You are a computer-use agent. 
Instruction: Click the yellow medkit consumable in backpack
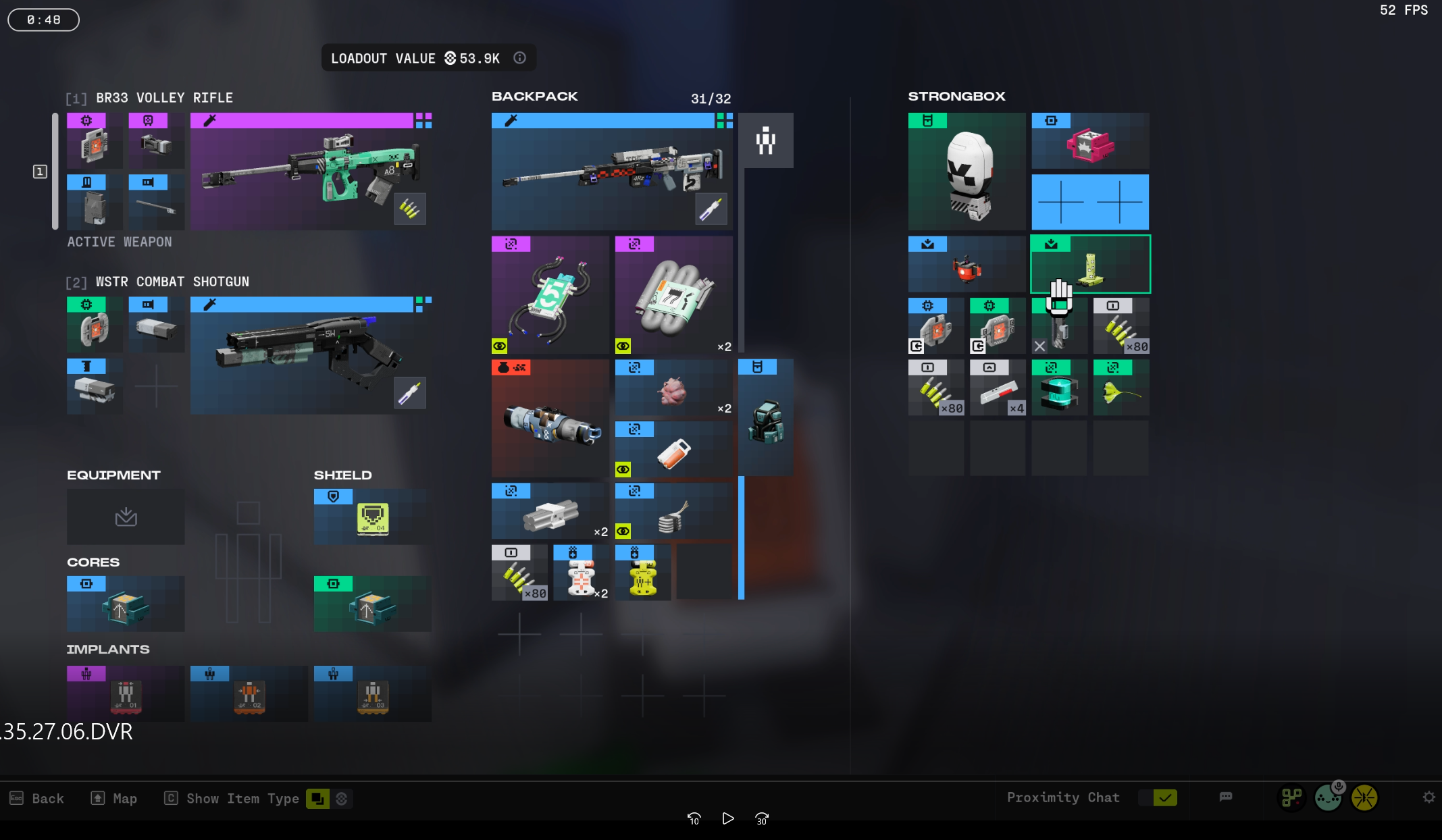point(643,573)
